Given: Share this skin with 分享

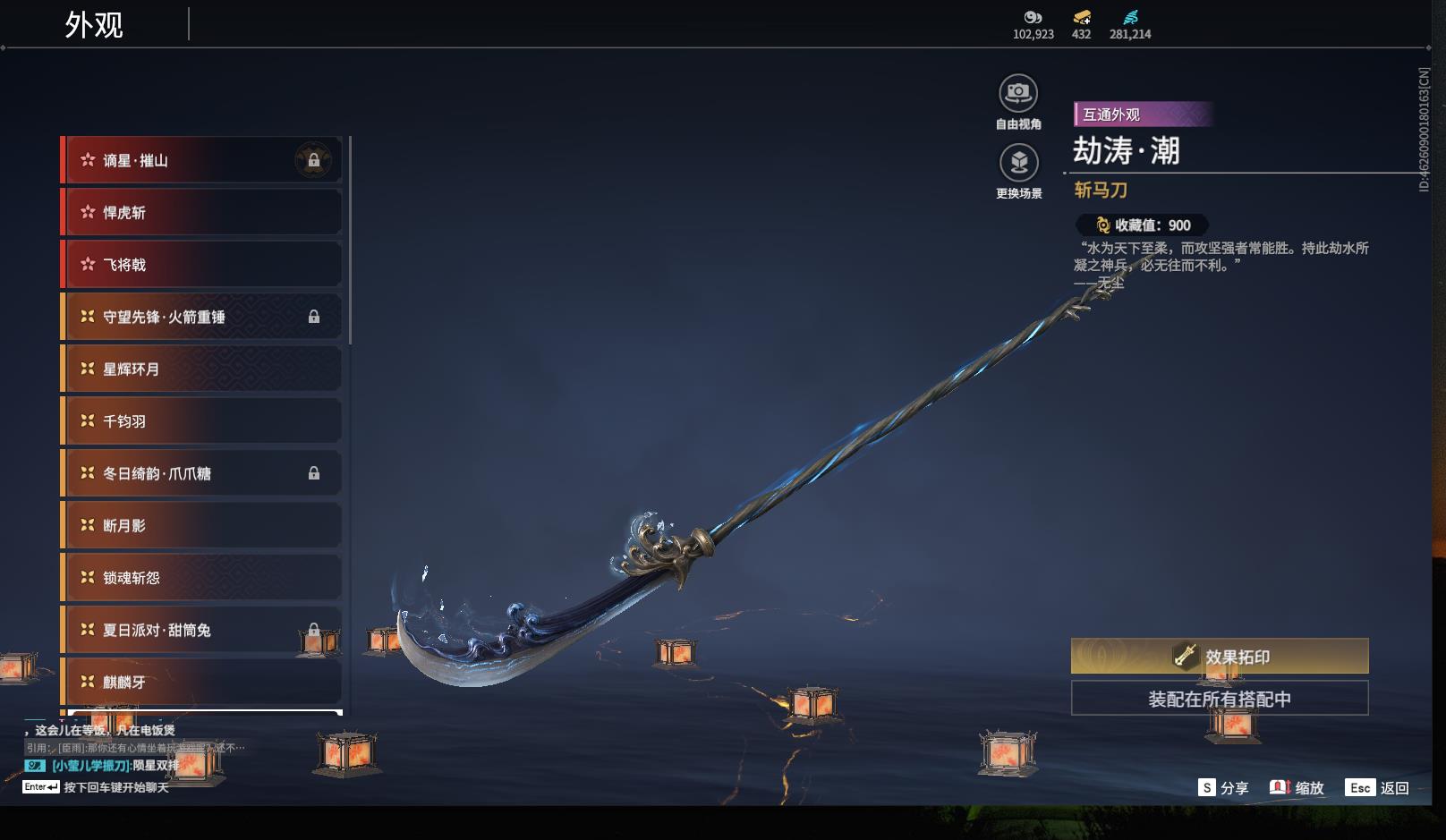Looking at the screenshot, I should pyautogui.click(x=1223, y=787).
